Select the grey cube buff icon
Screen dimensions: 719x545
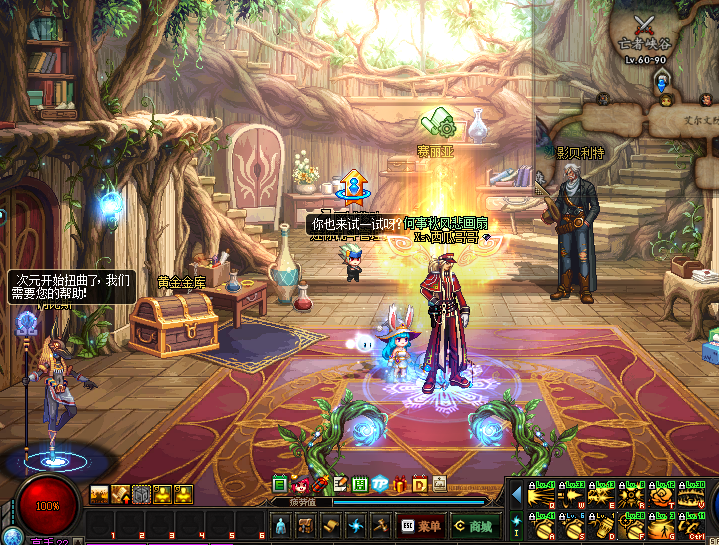pyautogui.click(x=141, y=493)
